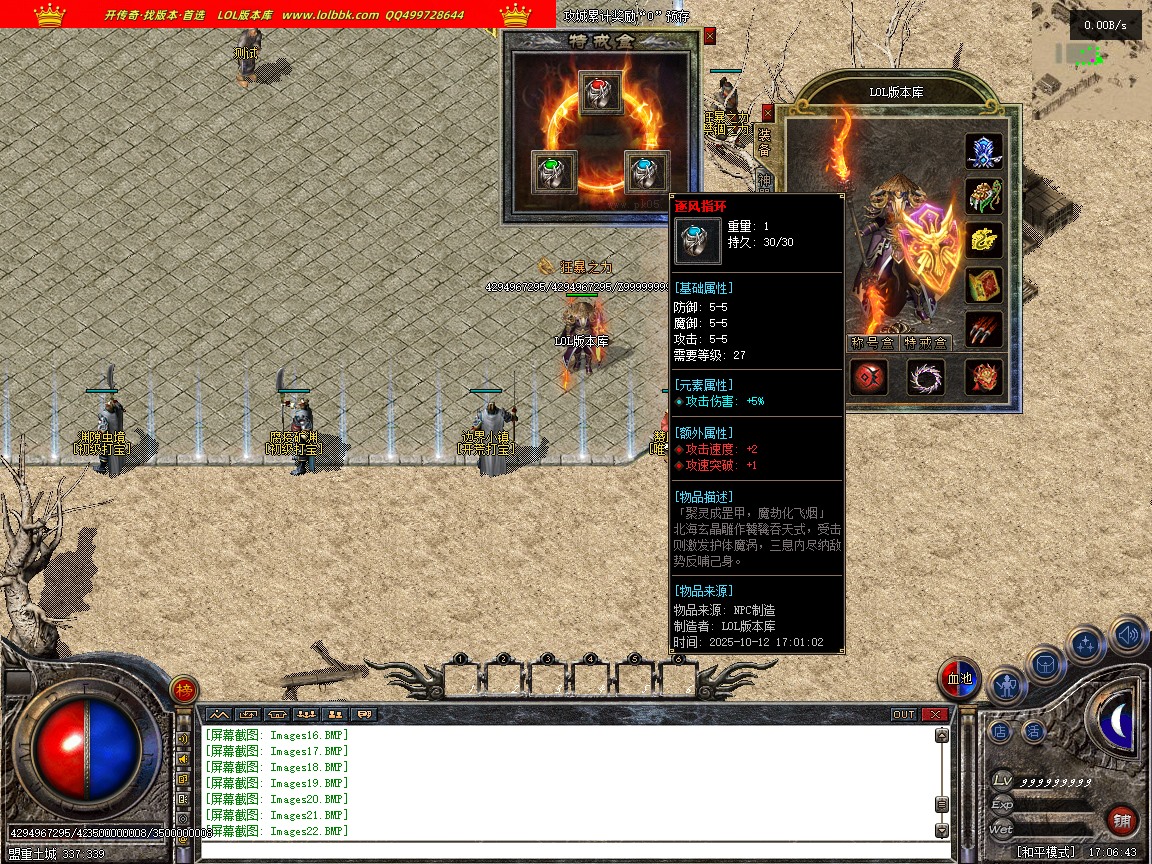Screen dimensions: 1152x864
Task: Open the character warrior icon button
Action: coord(1007,685)
